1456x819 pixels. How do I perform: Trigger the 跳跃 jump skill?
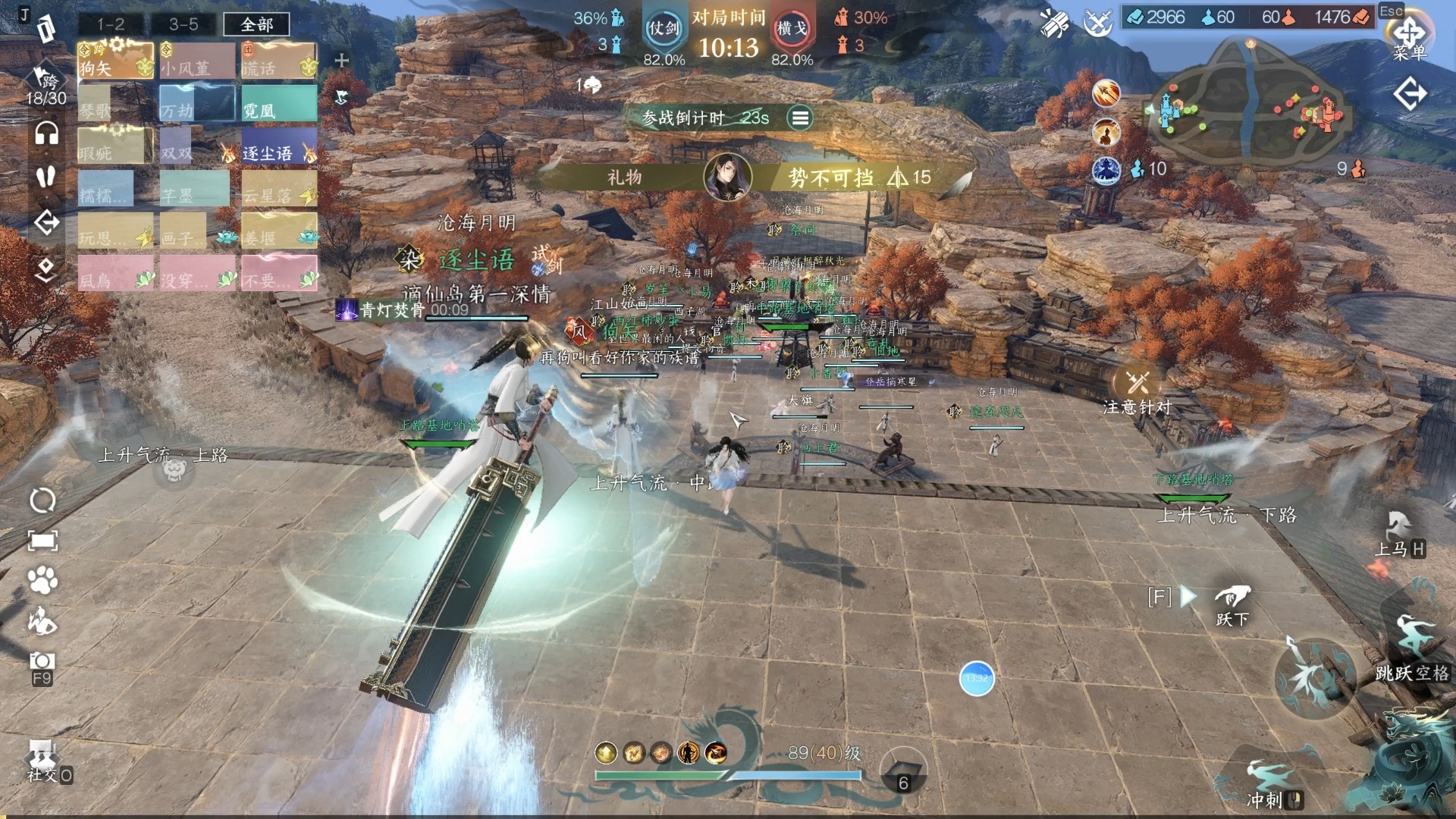(1412, 651)
